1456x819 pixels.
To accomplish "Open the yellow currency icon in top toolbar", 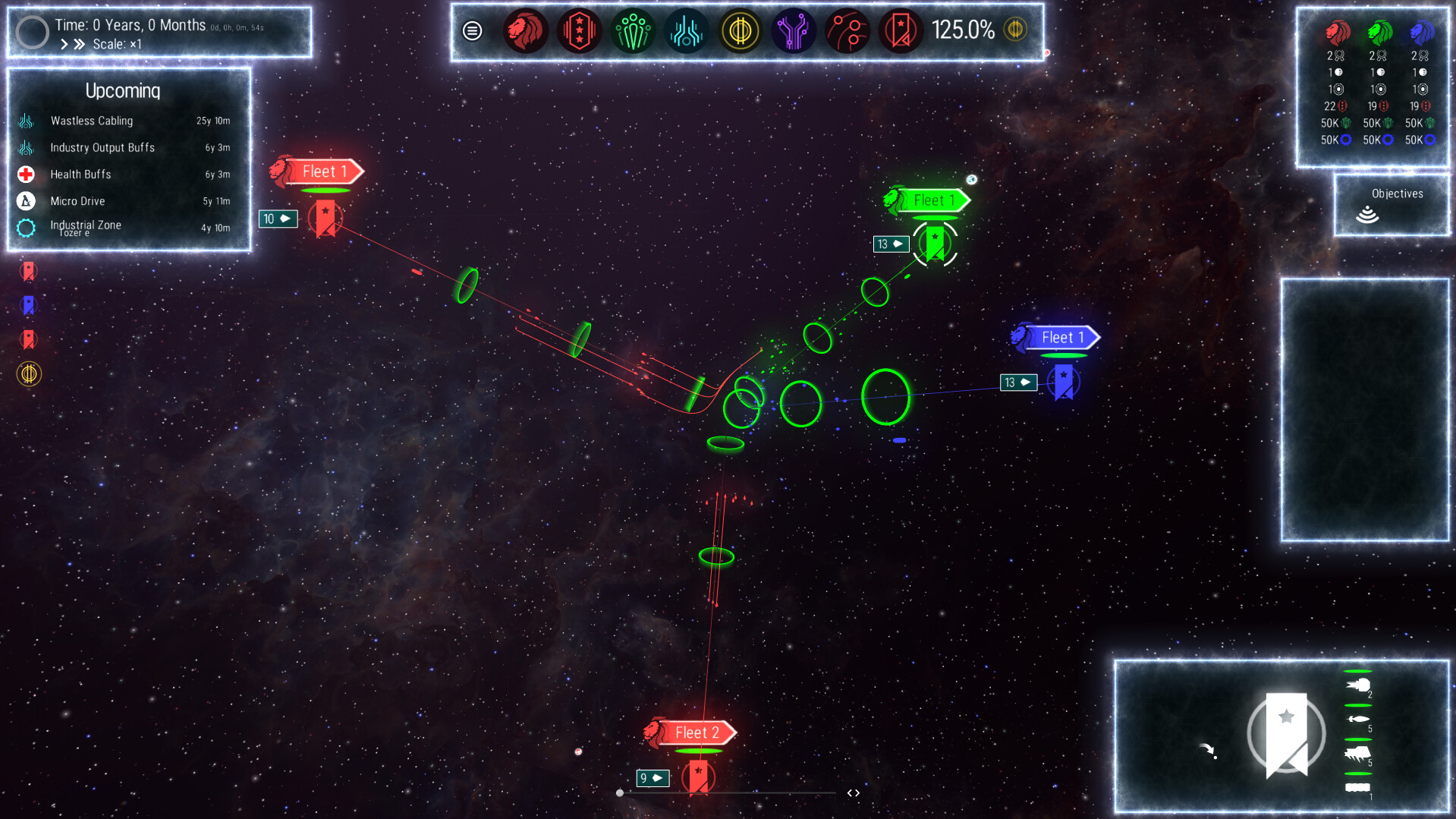I will point(741,32).
